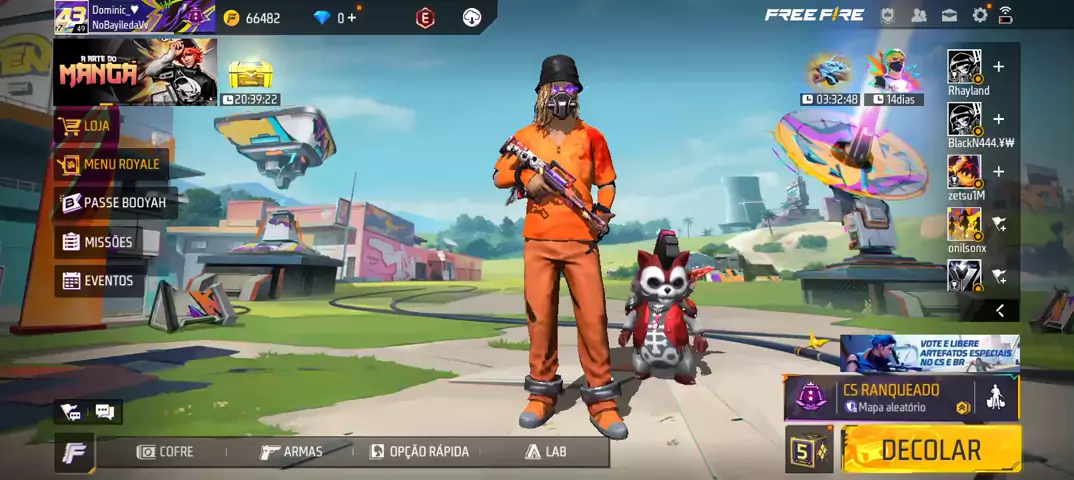Screen dimensions: 1074x480
Task: Collapse the friends list arrow
Action: [x=999, y=311]
